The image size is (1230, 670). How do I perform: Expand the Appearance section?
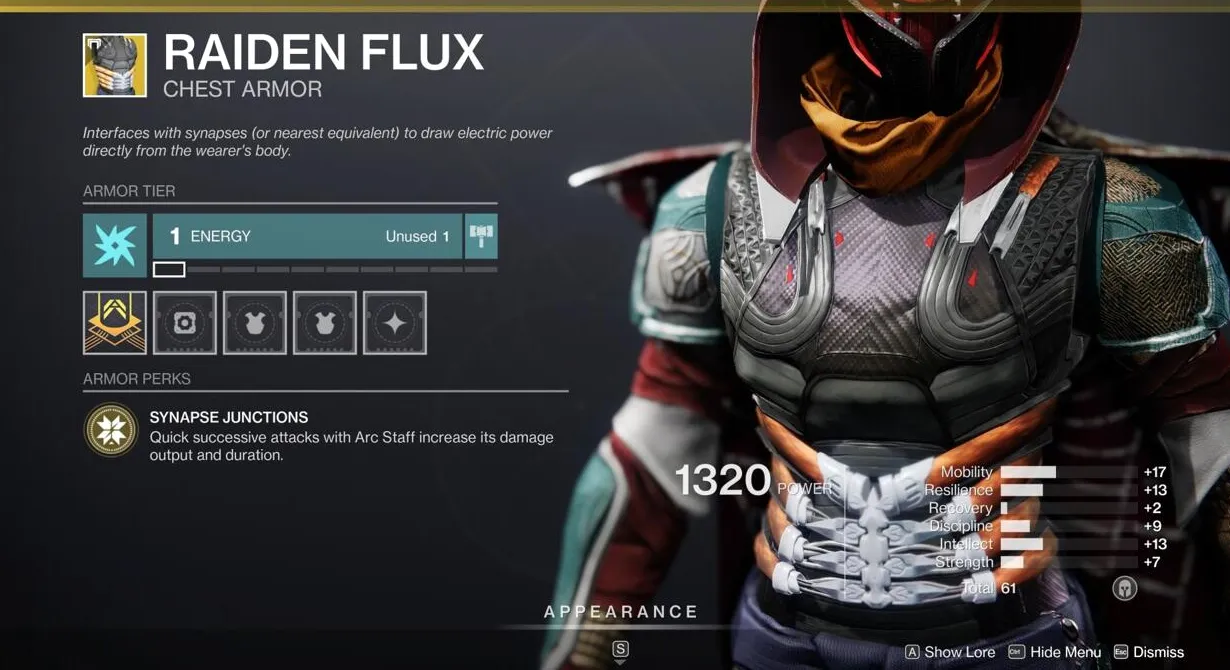point(620,612)
